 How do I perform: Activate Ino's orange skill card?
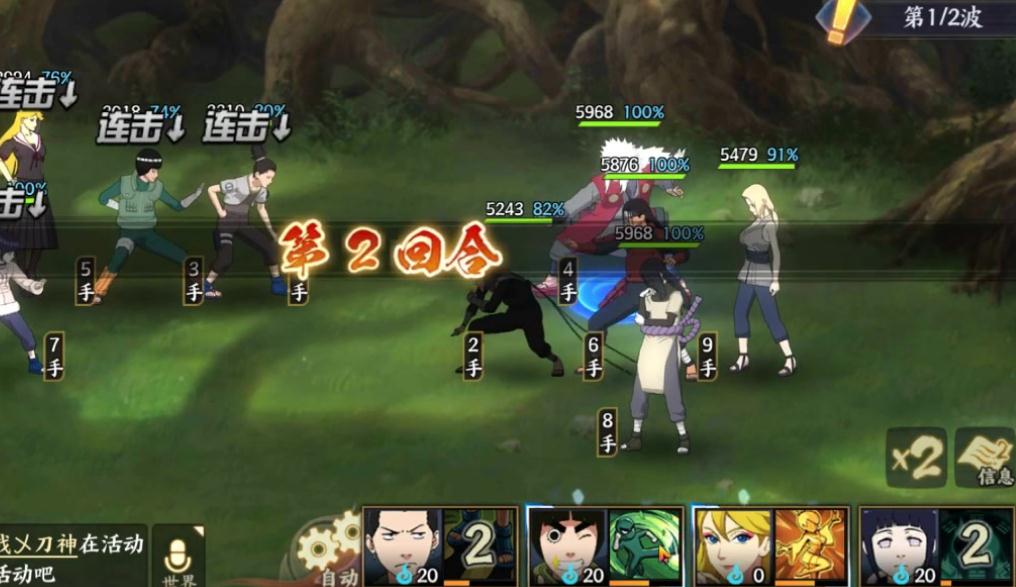click(812, 545)
